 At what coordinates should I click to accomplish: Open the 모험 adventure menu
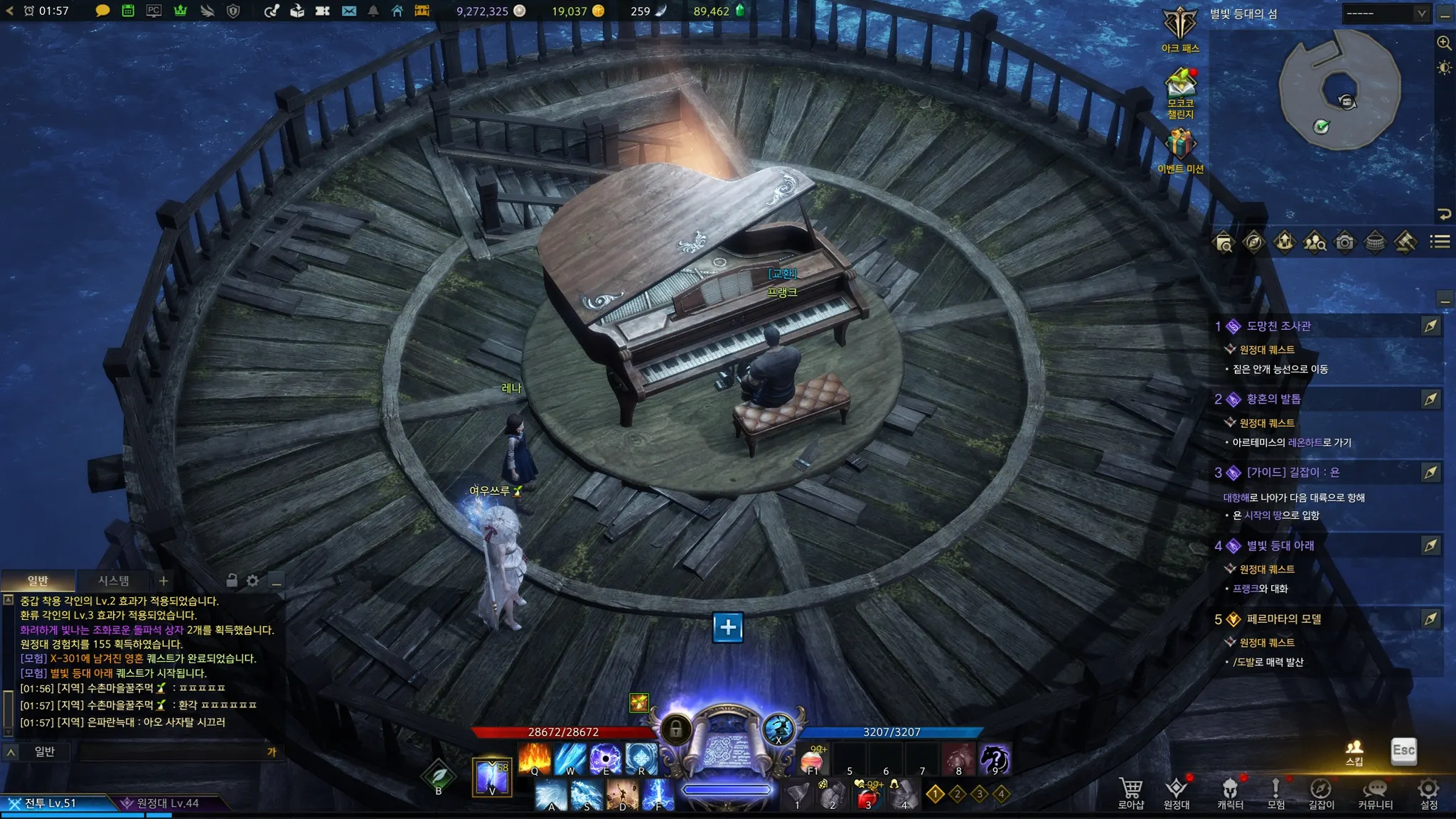point(1275,791)
